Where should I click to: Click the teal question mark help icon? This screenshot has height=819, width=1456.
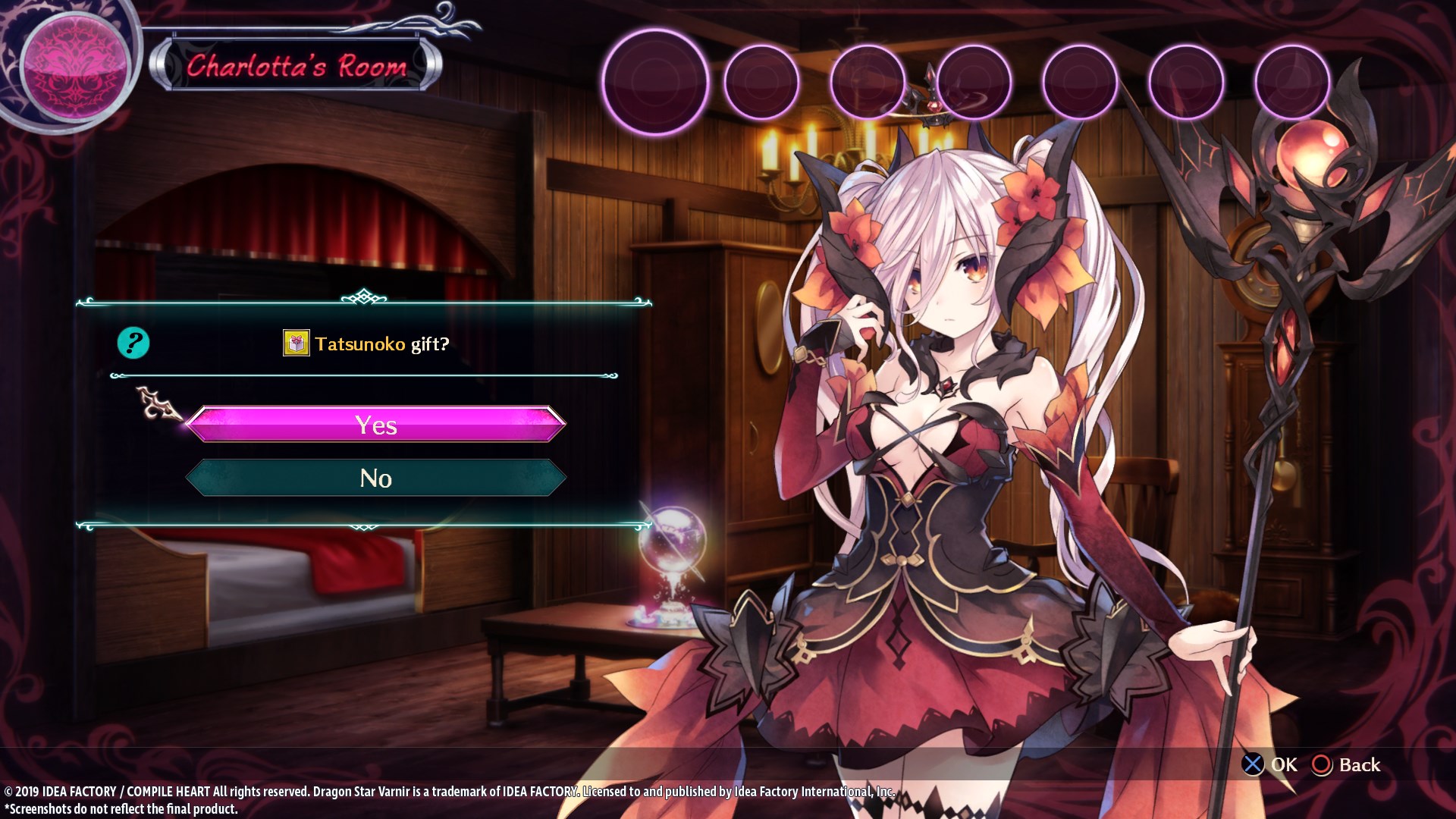tap(133, 344)
